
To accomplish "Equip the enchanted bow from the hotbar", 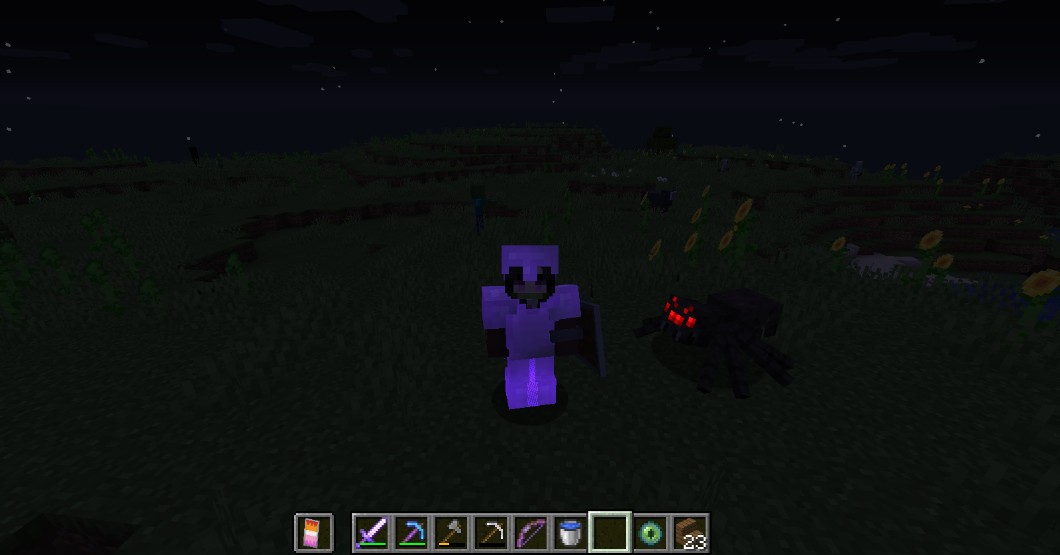I will (x=530, y=532).
